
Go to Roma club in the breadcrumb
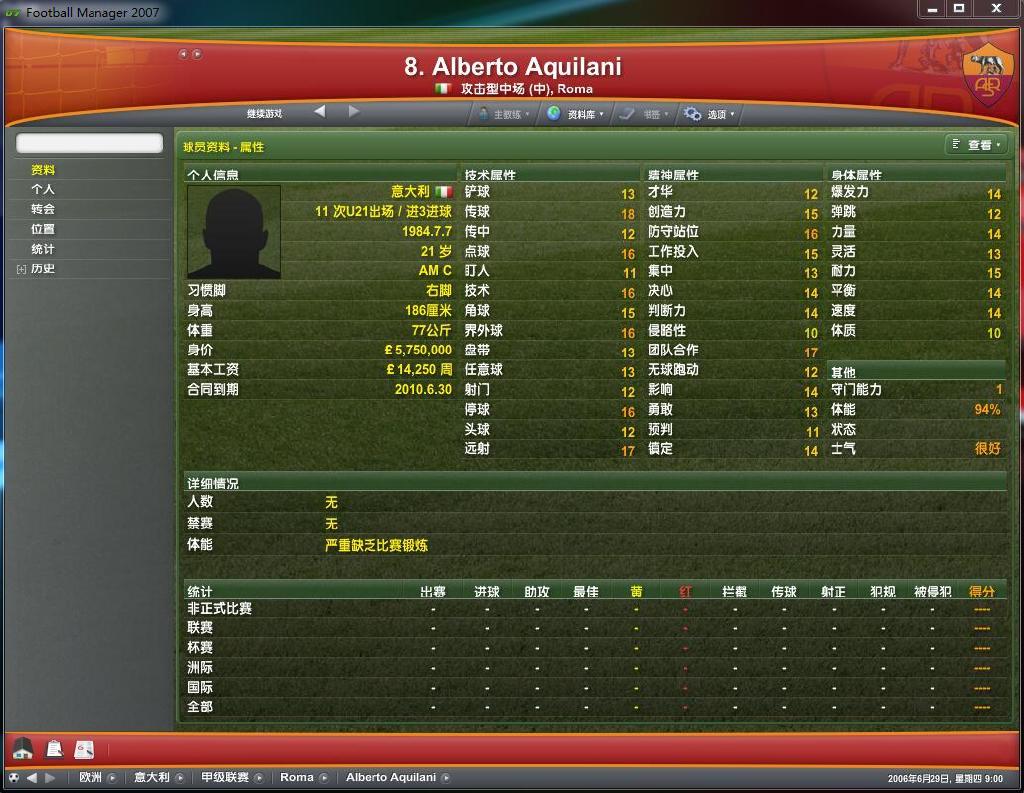tap(297, 778)
